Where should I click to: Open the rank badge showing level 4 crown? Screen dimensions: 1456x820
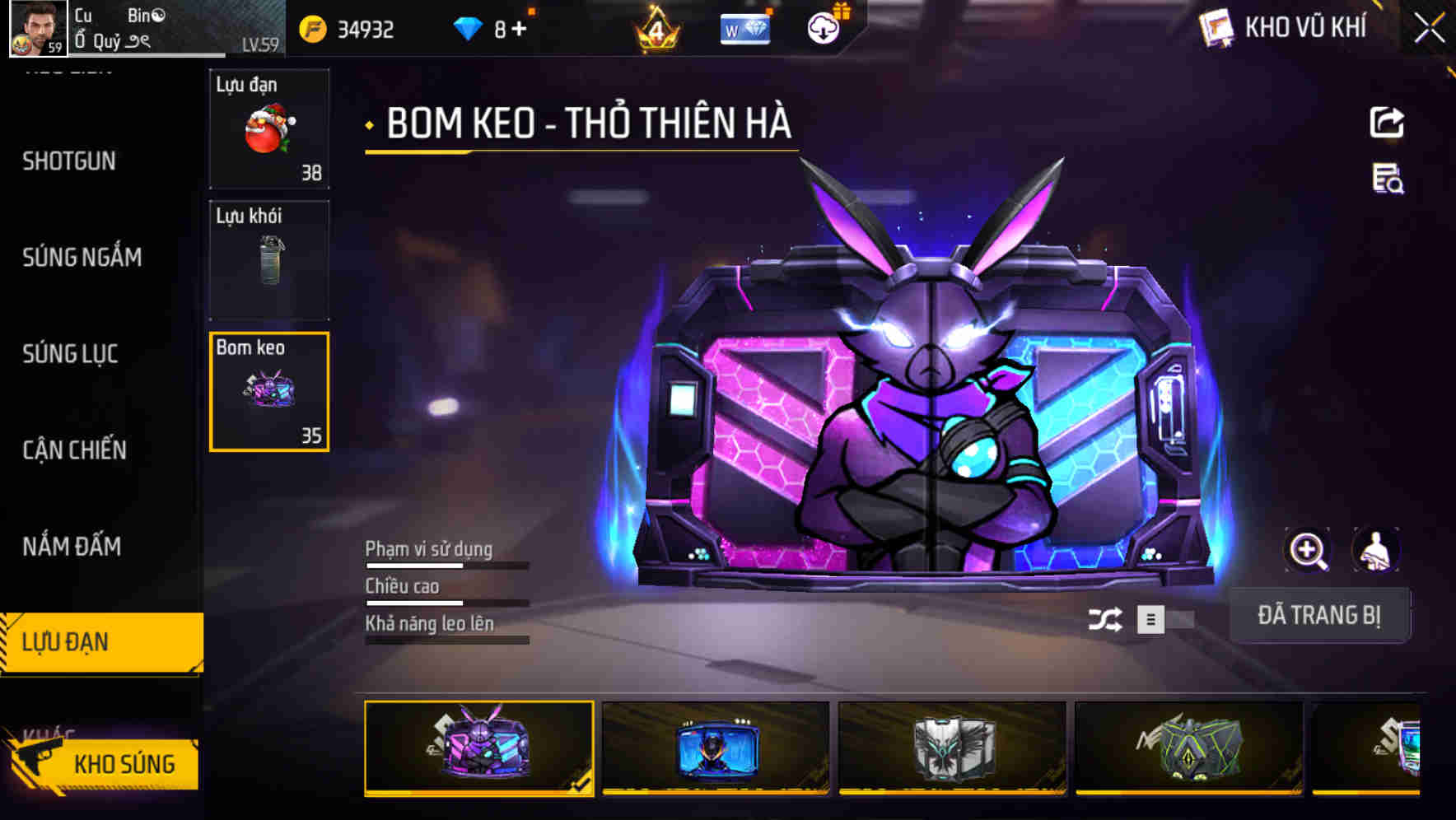(655, 27)
